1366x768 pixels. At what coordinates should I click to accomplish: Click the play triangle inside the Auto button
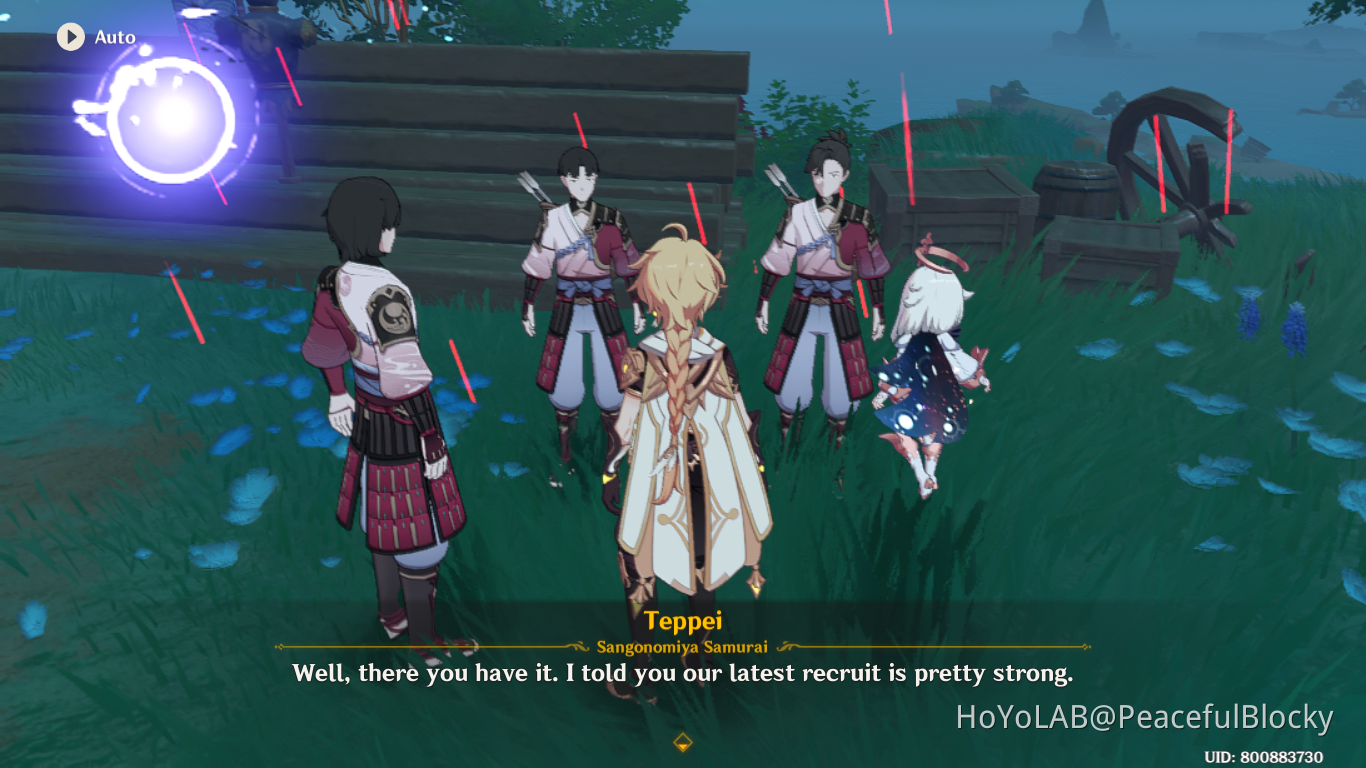tap(70, 37)
